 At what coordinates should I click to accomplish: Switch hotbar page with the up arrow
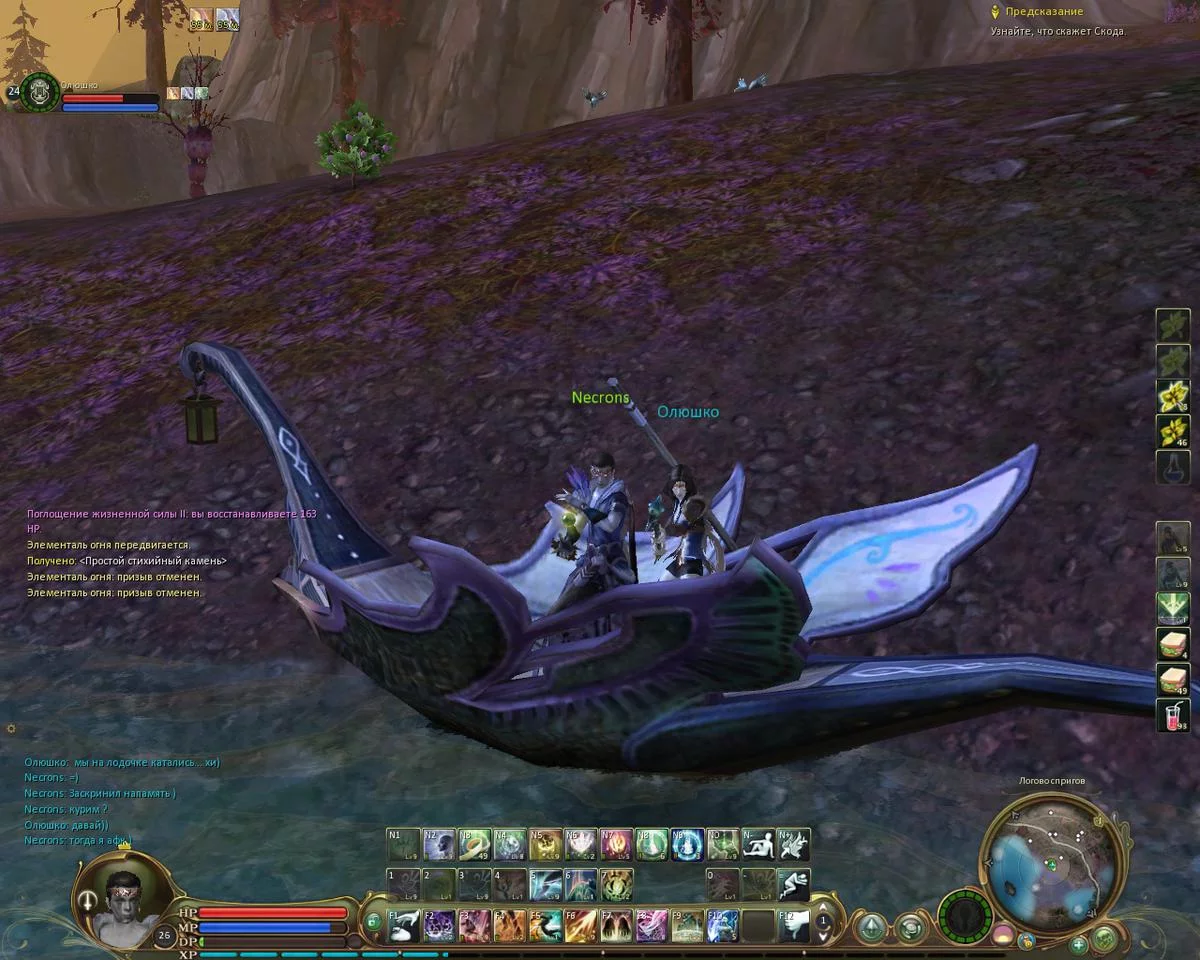click(823, 907)
